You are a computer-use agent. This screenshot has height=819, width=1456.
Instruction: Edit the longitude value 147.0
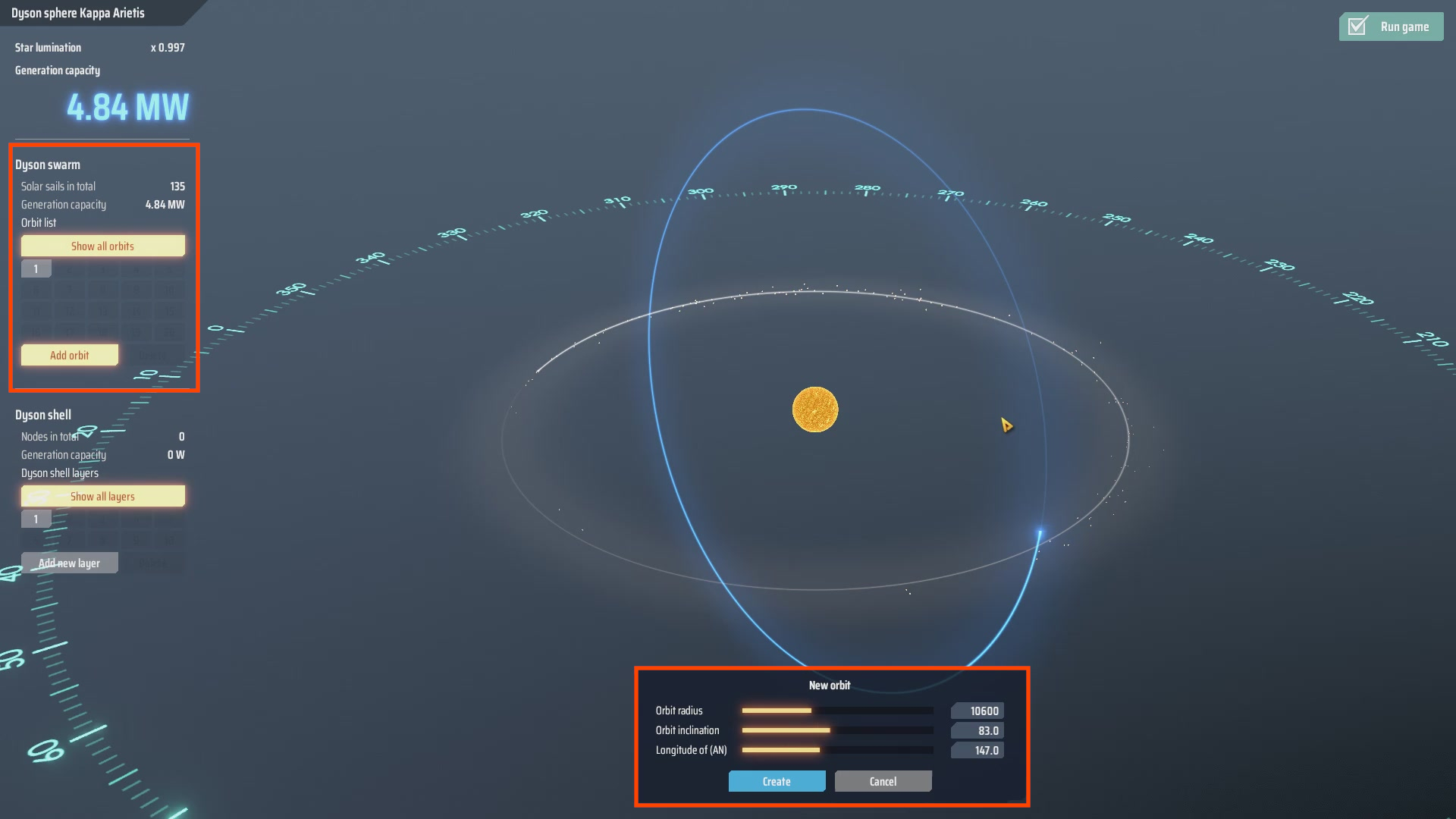(x=977, y=750)
